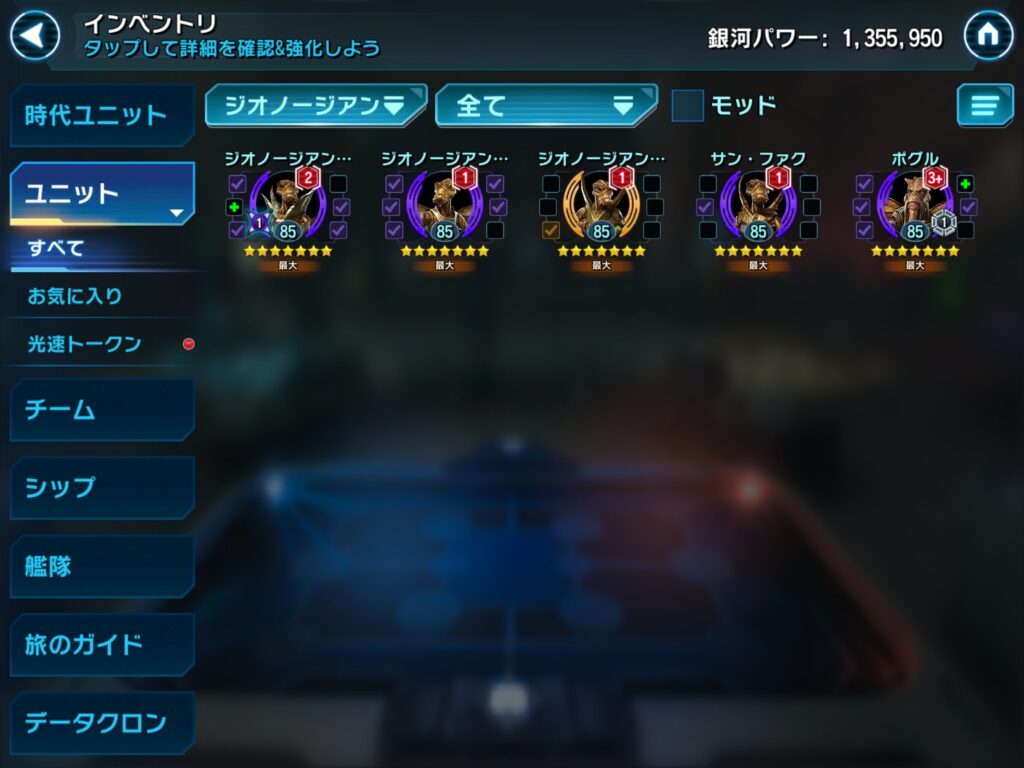Go to the シップ menu
Image resolution: width=1024 pixels, height=768 pixels.
pyautogui.click(x=101, y=487)
